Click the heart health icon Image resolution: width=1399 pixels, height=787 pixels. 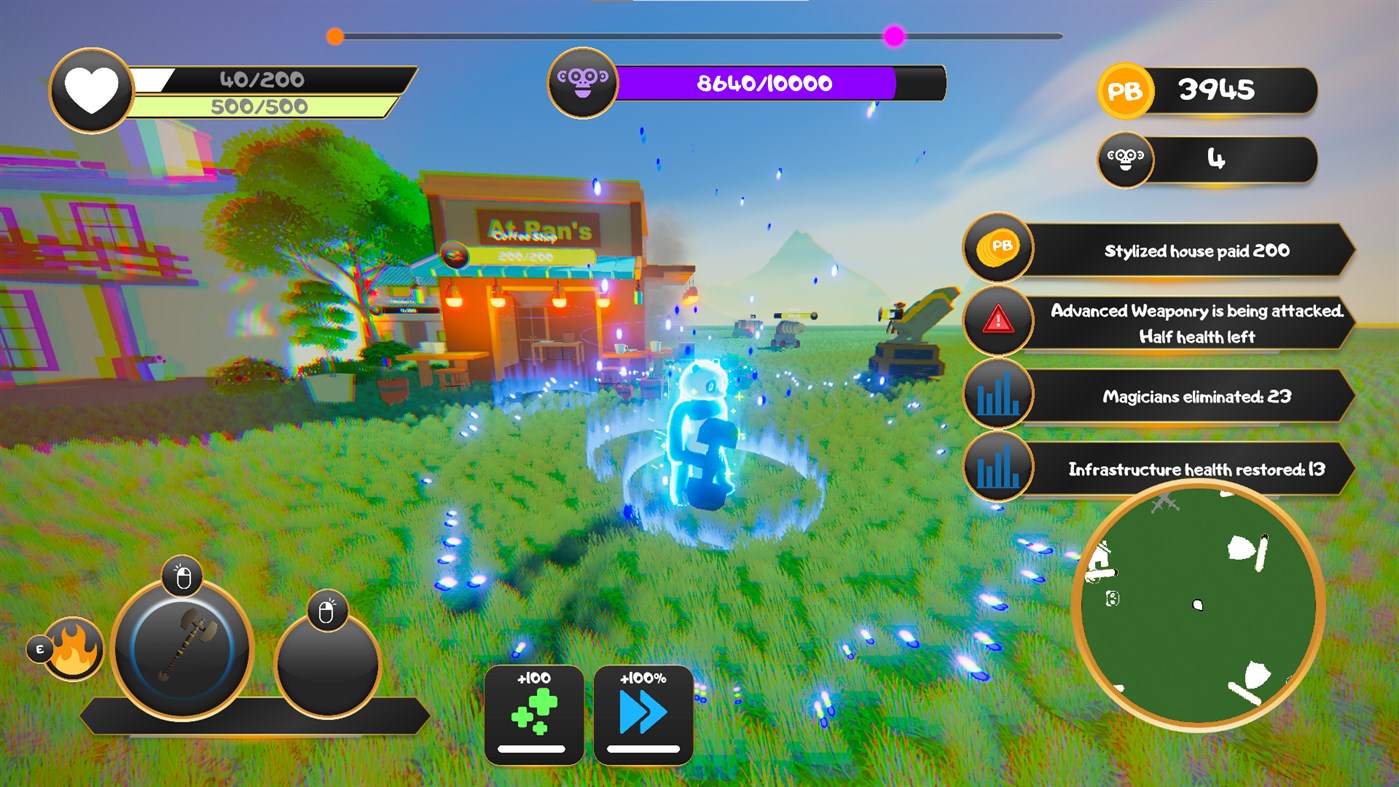pos(91,90)
